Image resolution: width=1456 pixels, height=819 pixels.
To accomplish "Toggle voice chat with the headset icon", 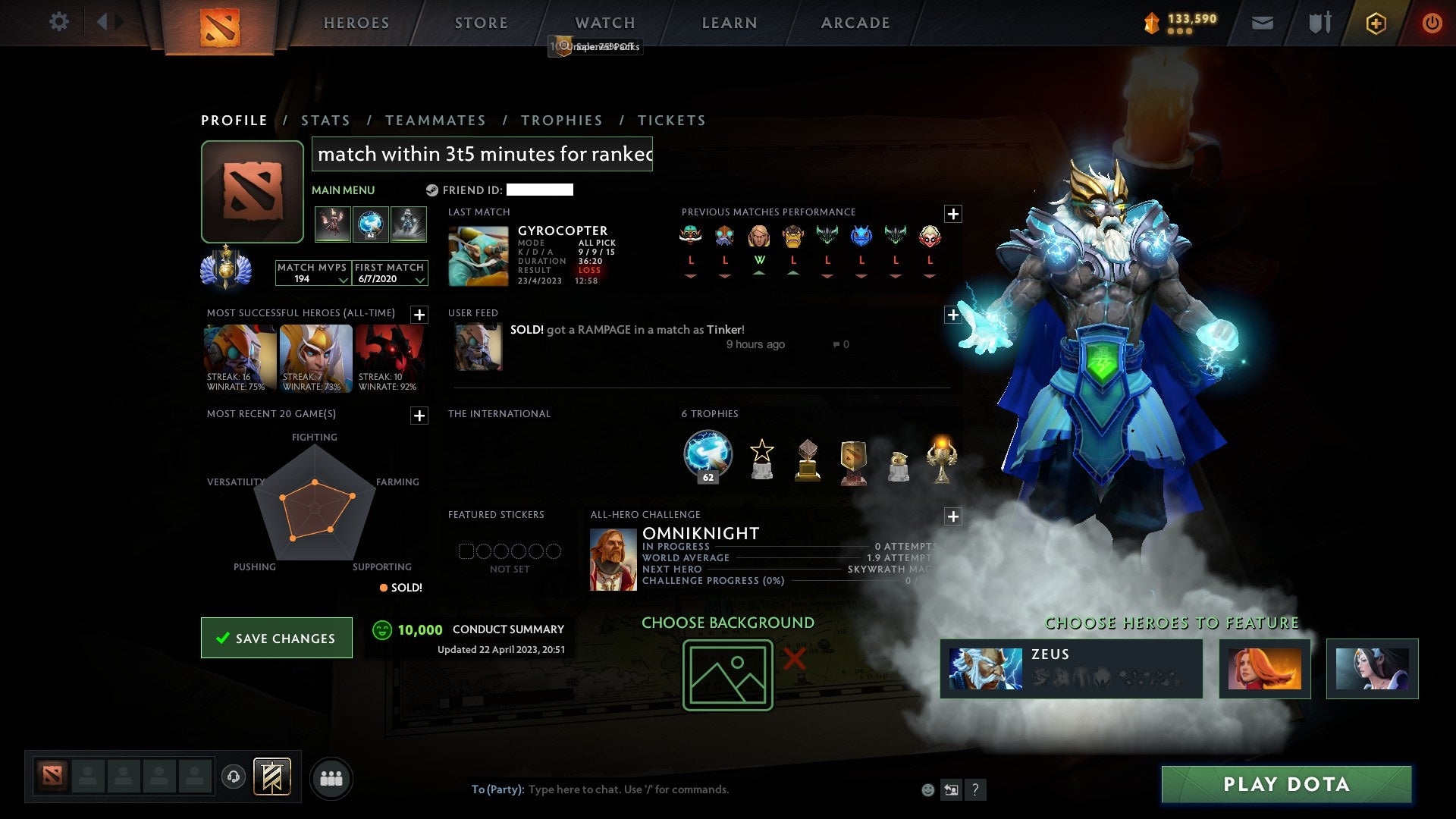I will (x=233, y=777).
